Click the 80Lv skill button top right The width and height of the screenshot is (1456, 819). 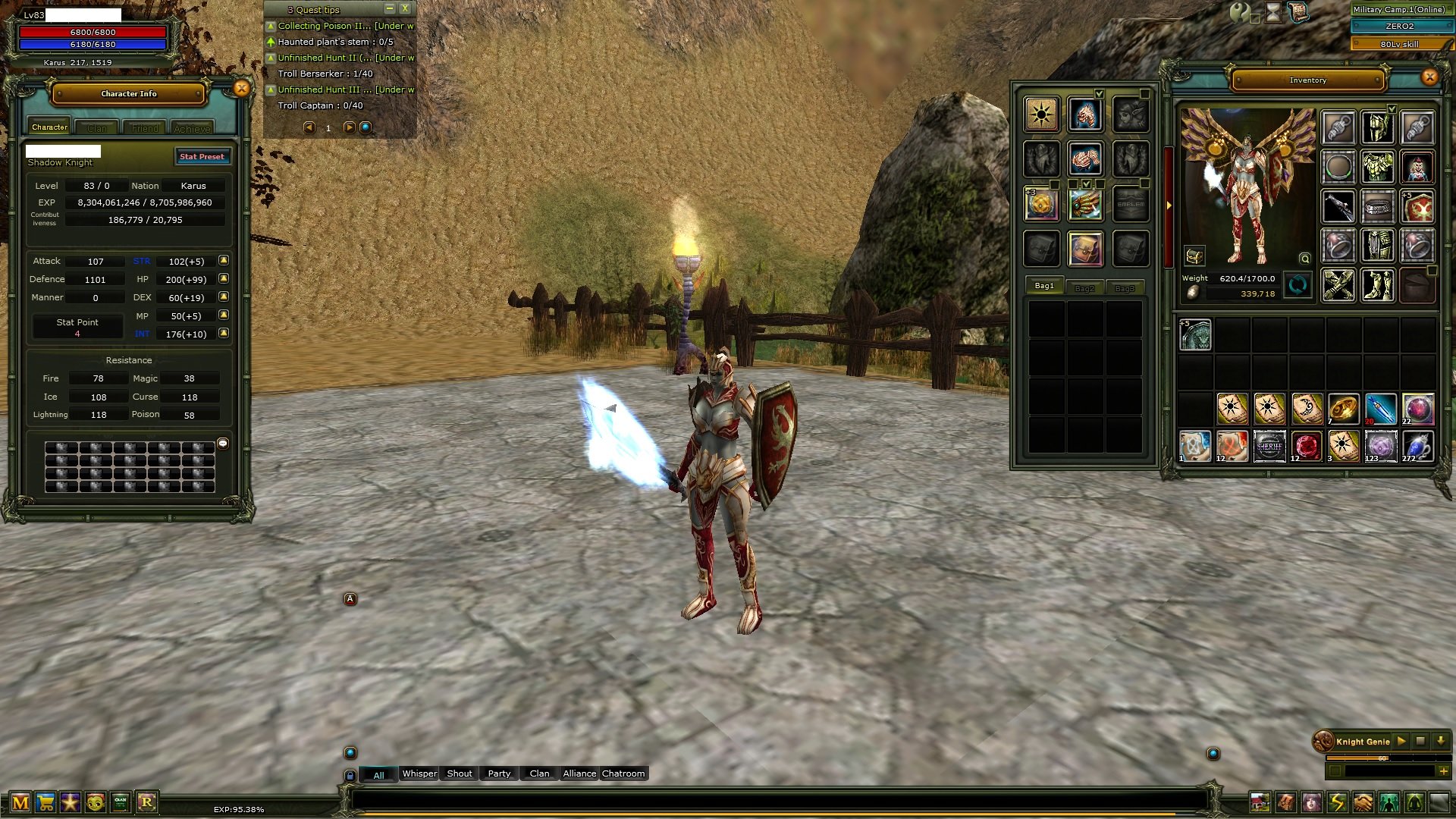[x=1402, y=44]
